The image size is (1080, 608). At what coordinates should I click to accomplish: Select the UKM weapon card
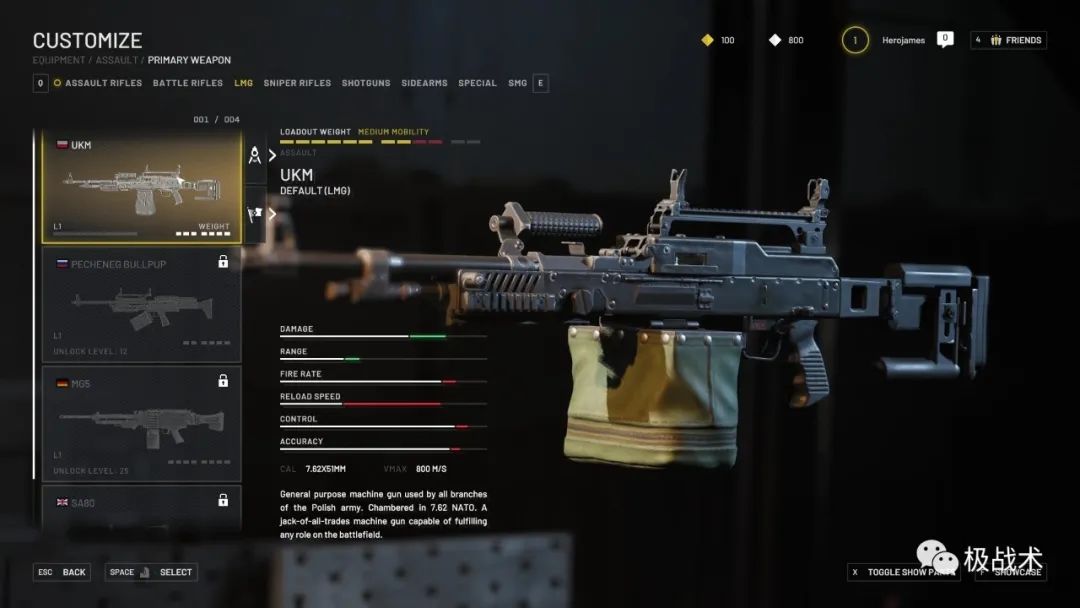tap(141, 187)
